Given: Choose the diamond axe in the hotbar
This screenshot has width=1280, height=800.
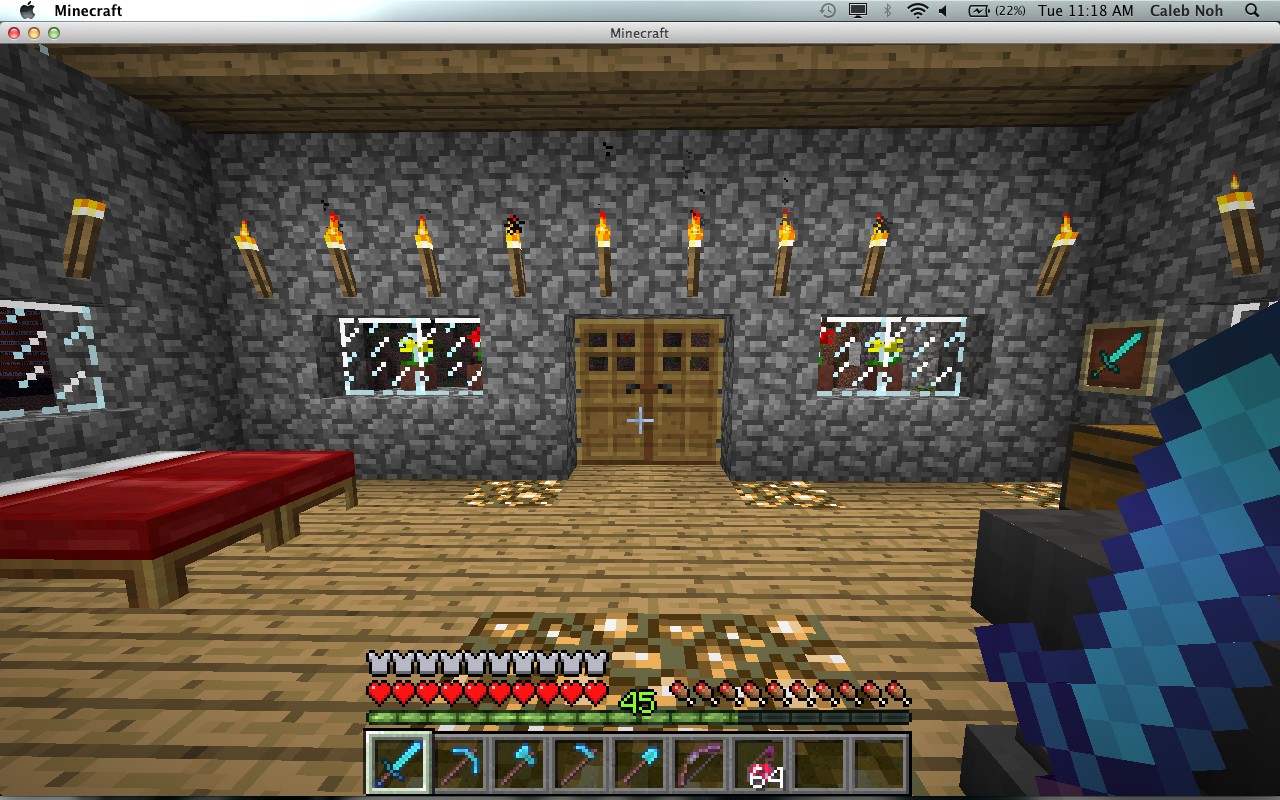Looking at the screenshot, I should point(518,763).
